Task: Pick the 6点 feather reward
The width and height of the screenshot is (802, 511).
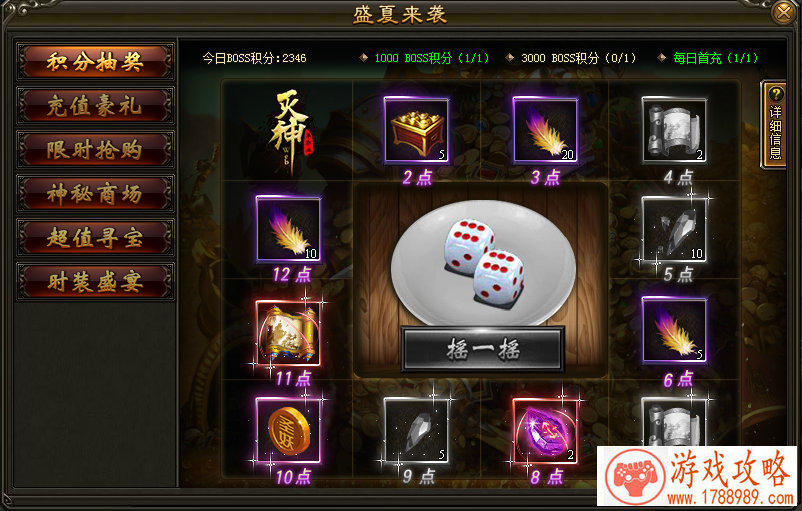Action: pyautogui.click(x=674, y=330)
